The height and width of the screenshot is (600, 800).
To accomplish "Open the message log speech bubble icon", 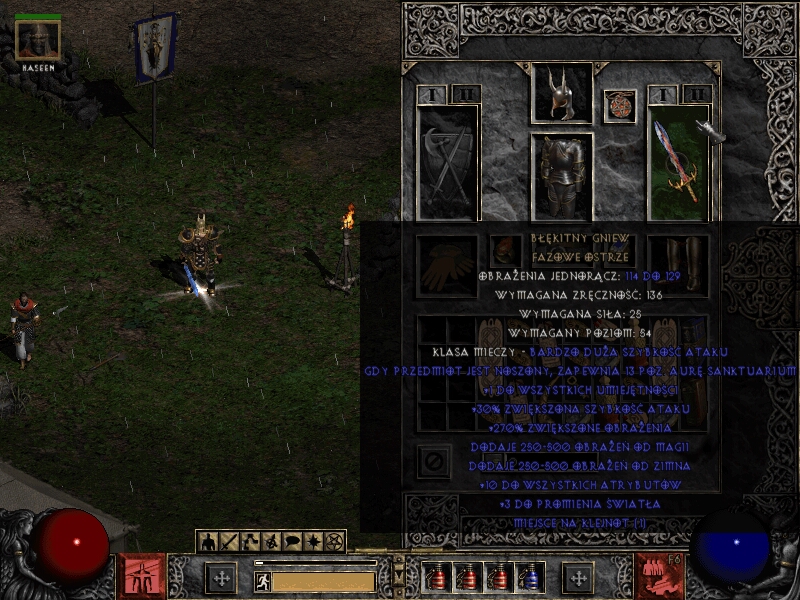I will coord(292,541).
